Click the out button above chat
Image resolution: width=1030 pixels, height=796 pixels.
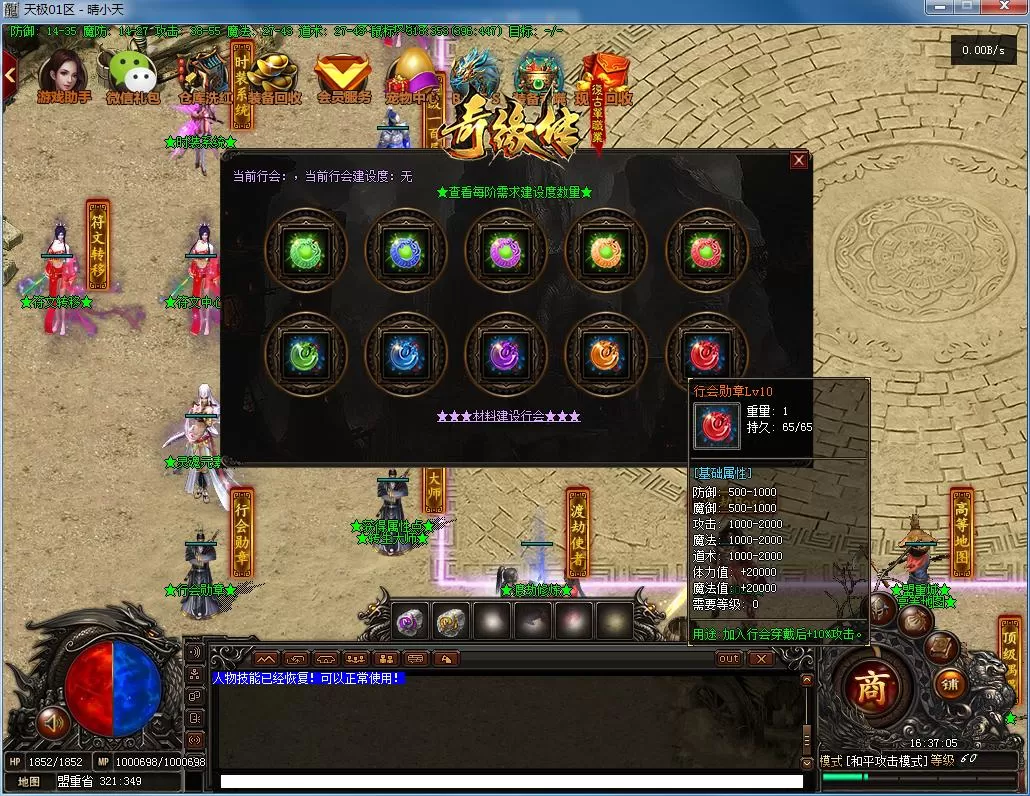click(729, 658)
